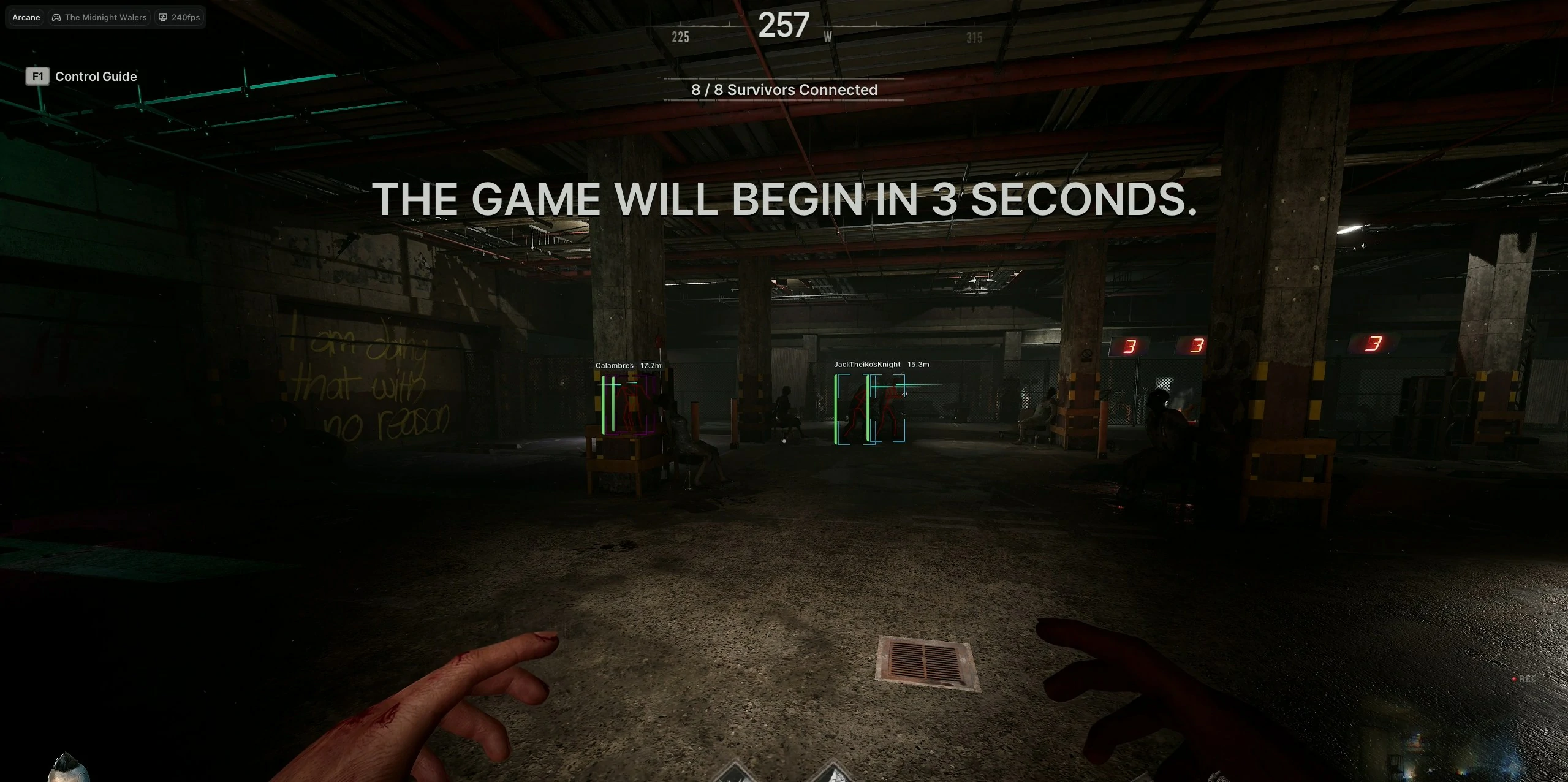Open the Control Guide
Image resolution: width=1568 pixels, height=782 pixels.
pos(96,76)
